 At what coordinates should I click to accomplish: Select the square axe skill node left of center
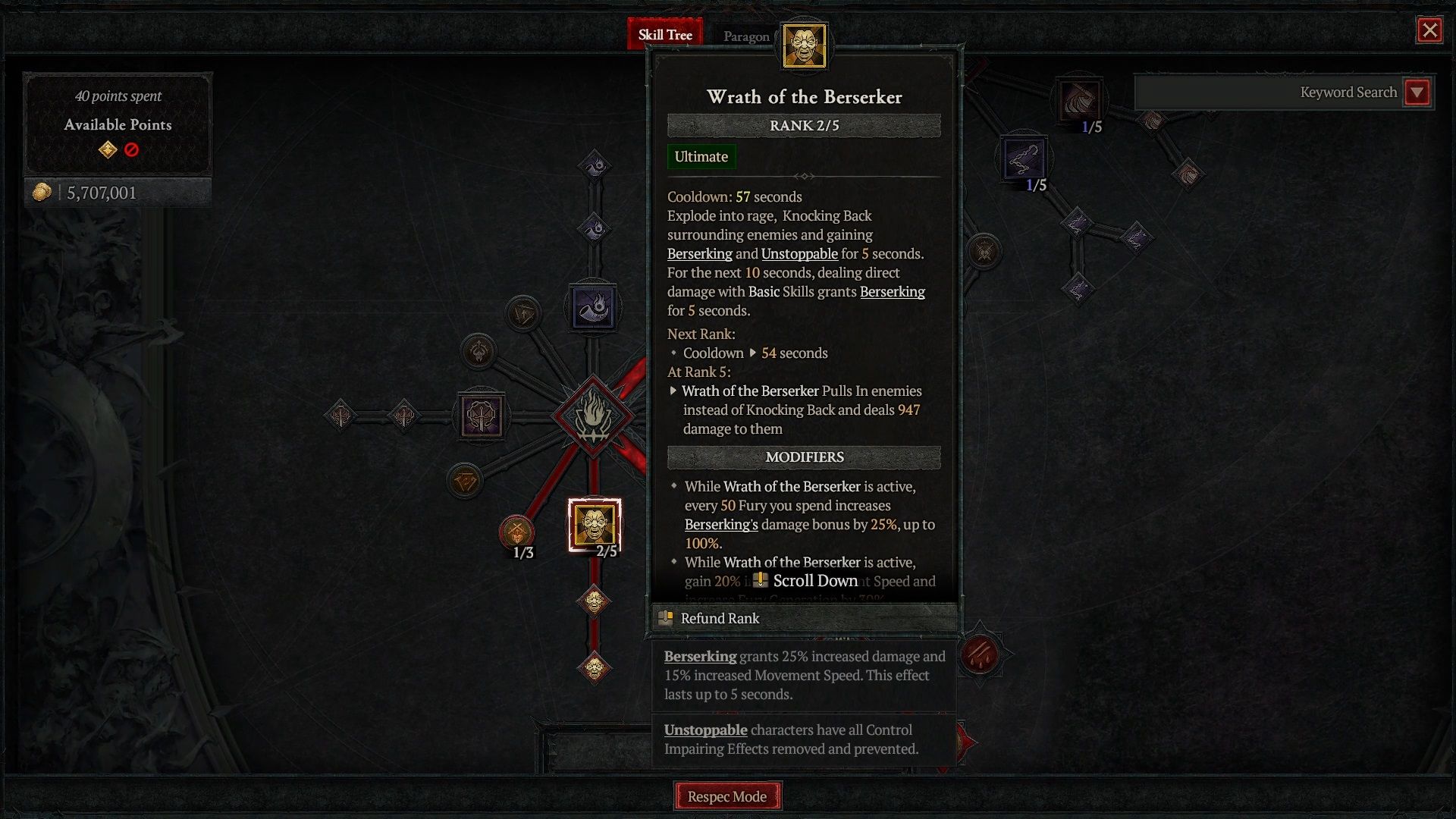[x=481, y=416]
